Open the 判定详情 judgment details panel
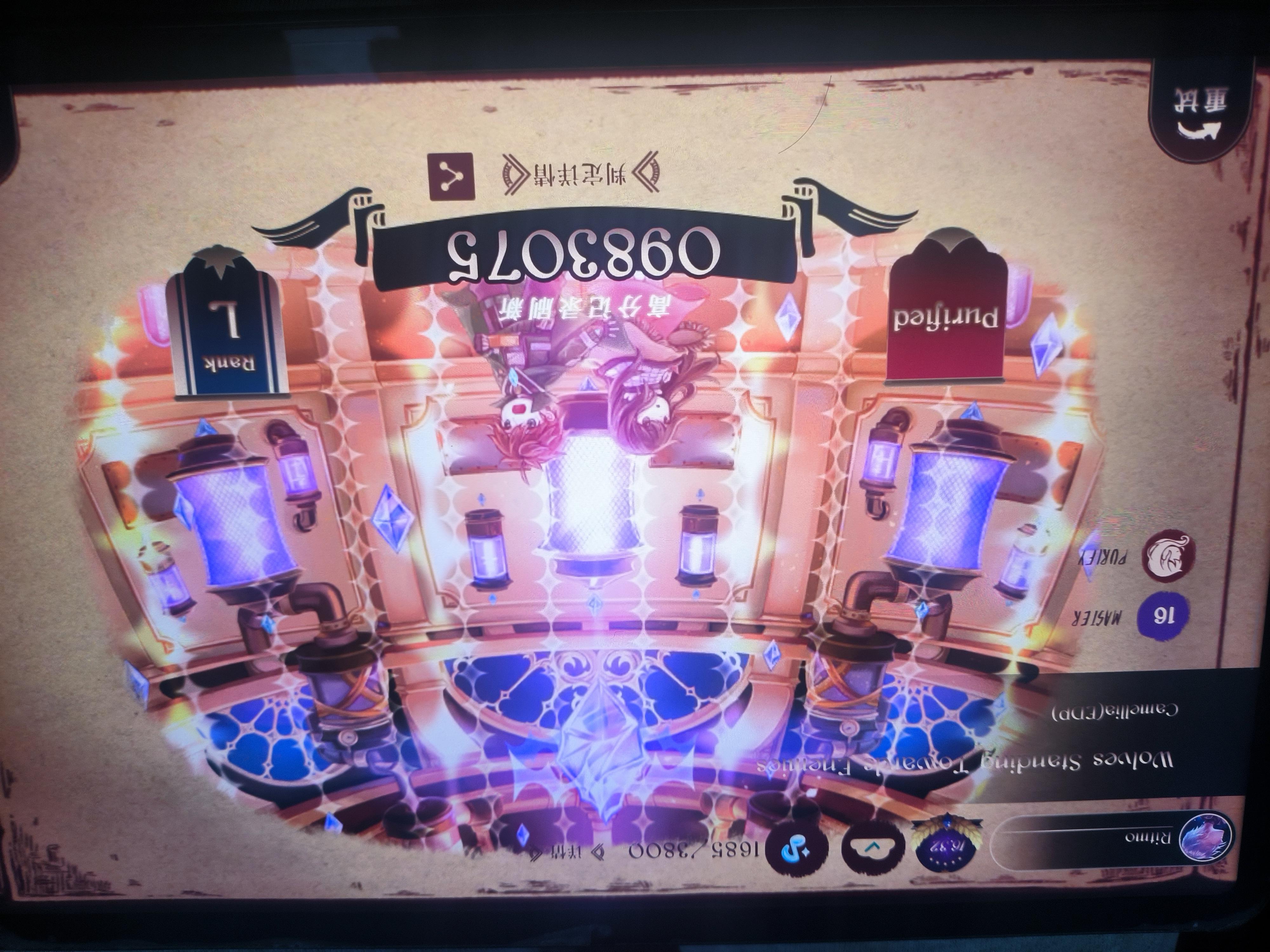The height and width of the screenshot is (952, 1270). (580, 175)
